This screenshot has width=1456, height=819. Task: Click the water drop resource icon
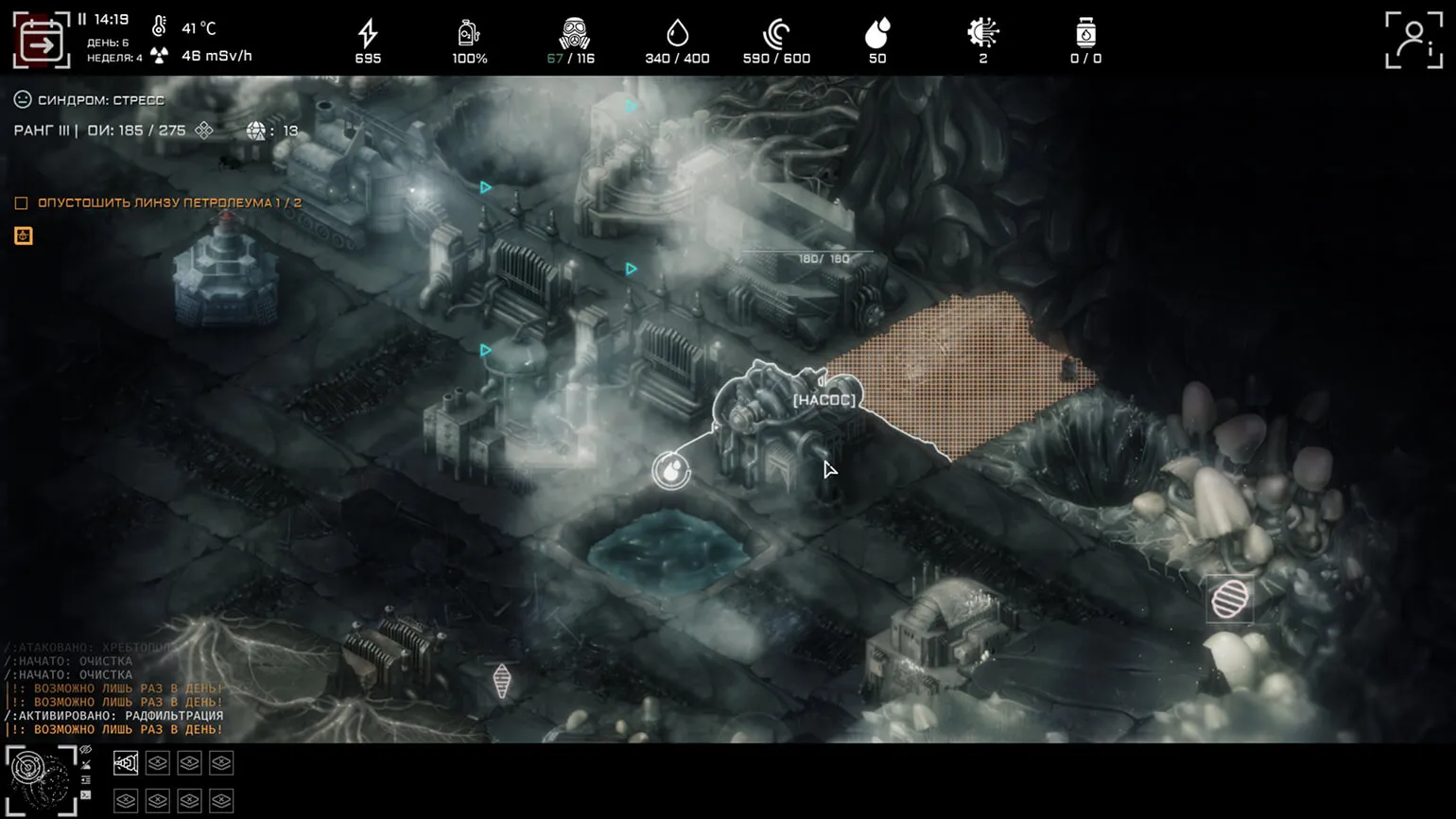click(x=677, y=34)
